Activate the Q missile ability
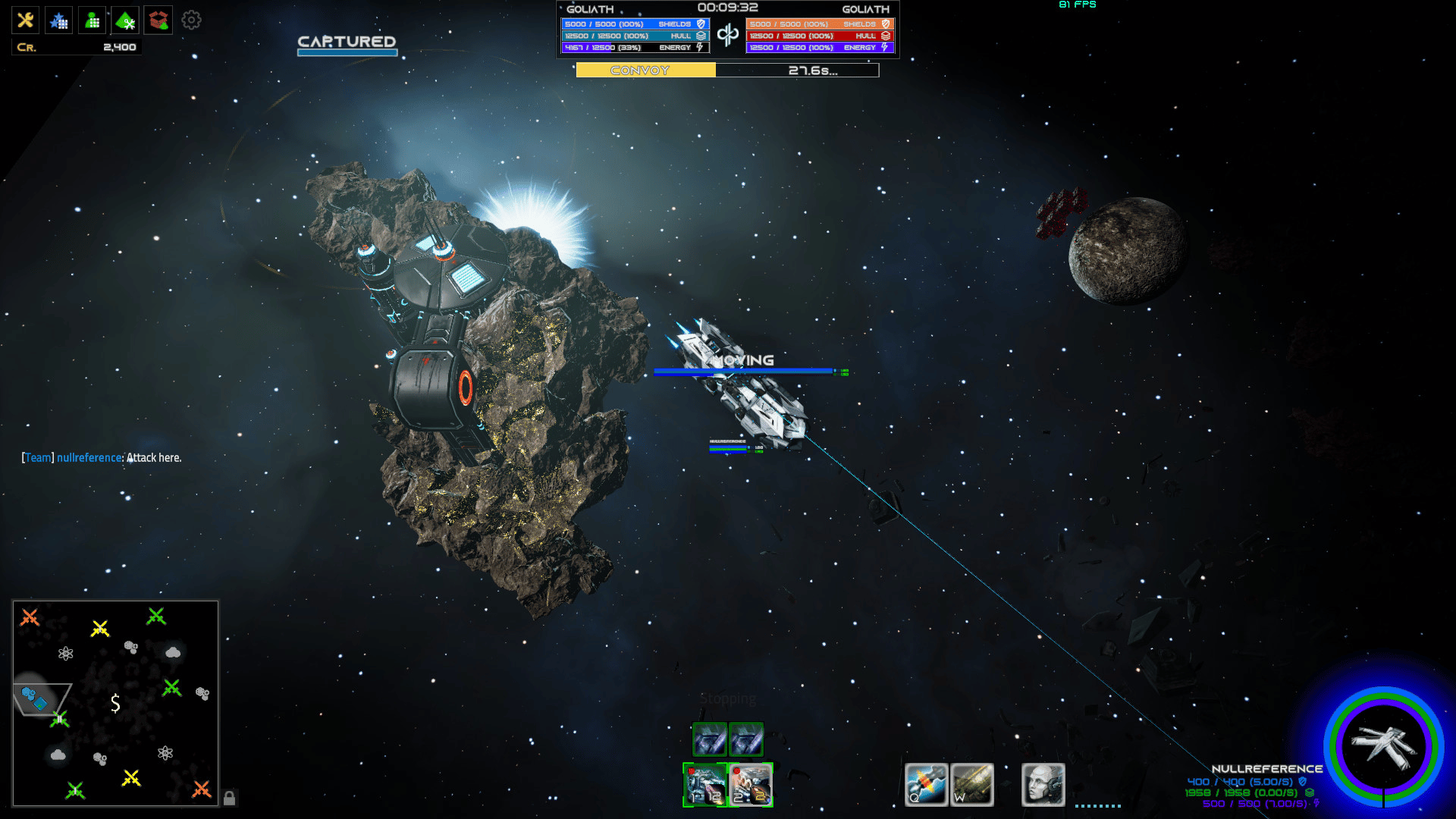This screenshot has width=1456, height=819. click(926, 784)
